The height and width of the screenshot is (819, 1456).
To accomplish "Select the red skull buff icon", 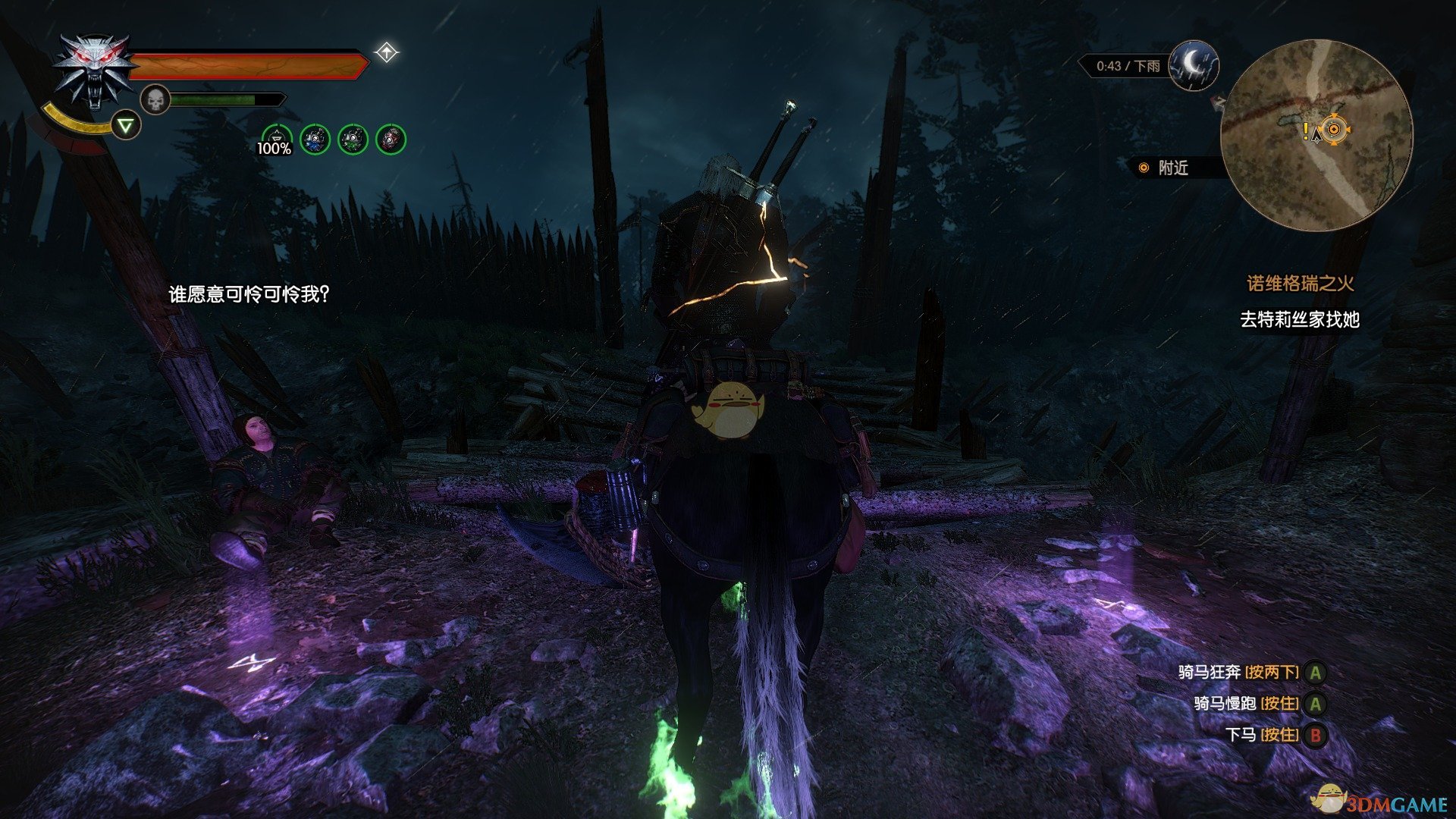I will point(391,140).
